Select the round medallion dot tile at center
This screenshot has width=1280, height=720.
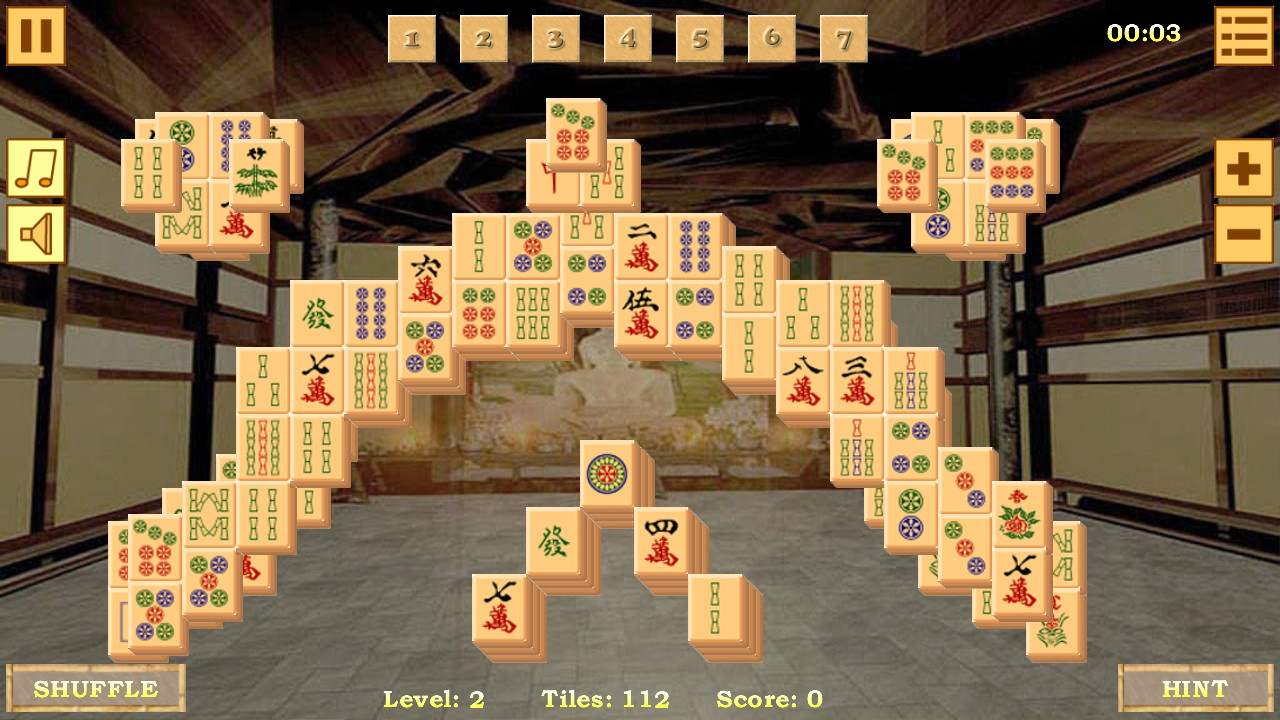[x=608, y=472]
